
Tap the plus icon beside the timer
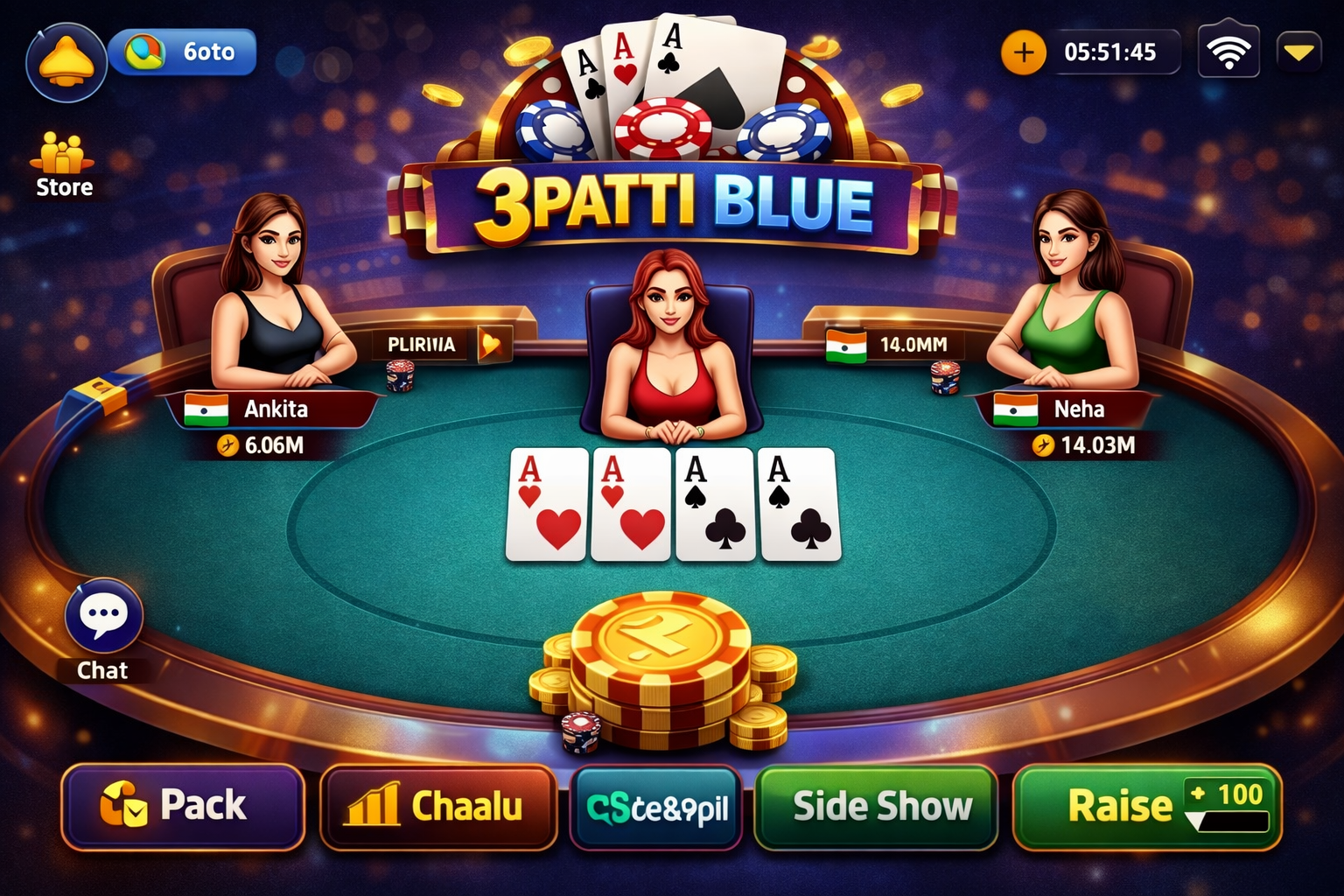[x=1021, y=52]
